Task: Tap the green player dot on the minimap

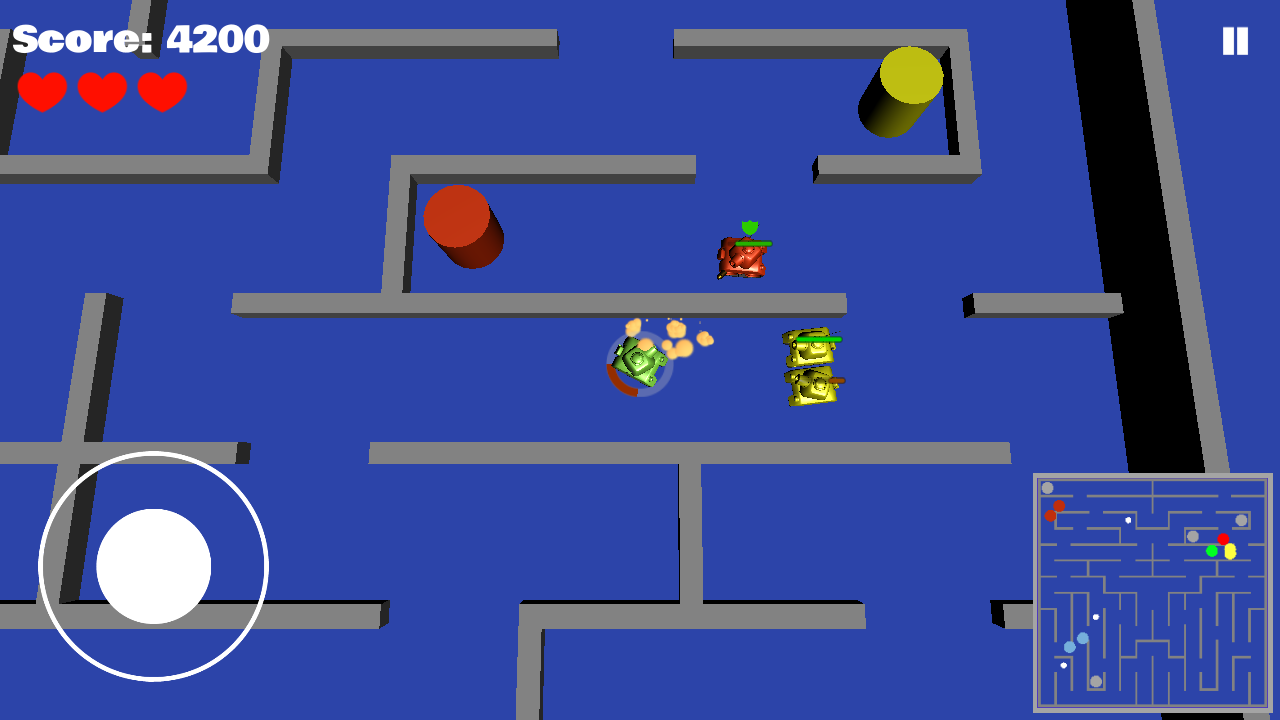Action: (1212, 551)
